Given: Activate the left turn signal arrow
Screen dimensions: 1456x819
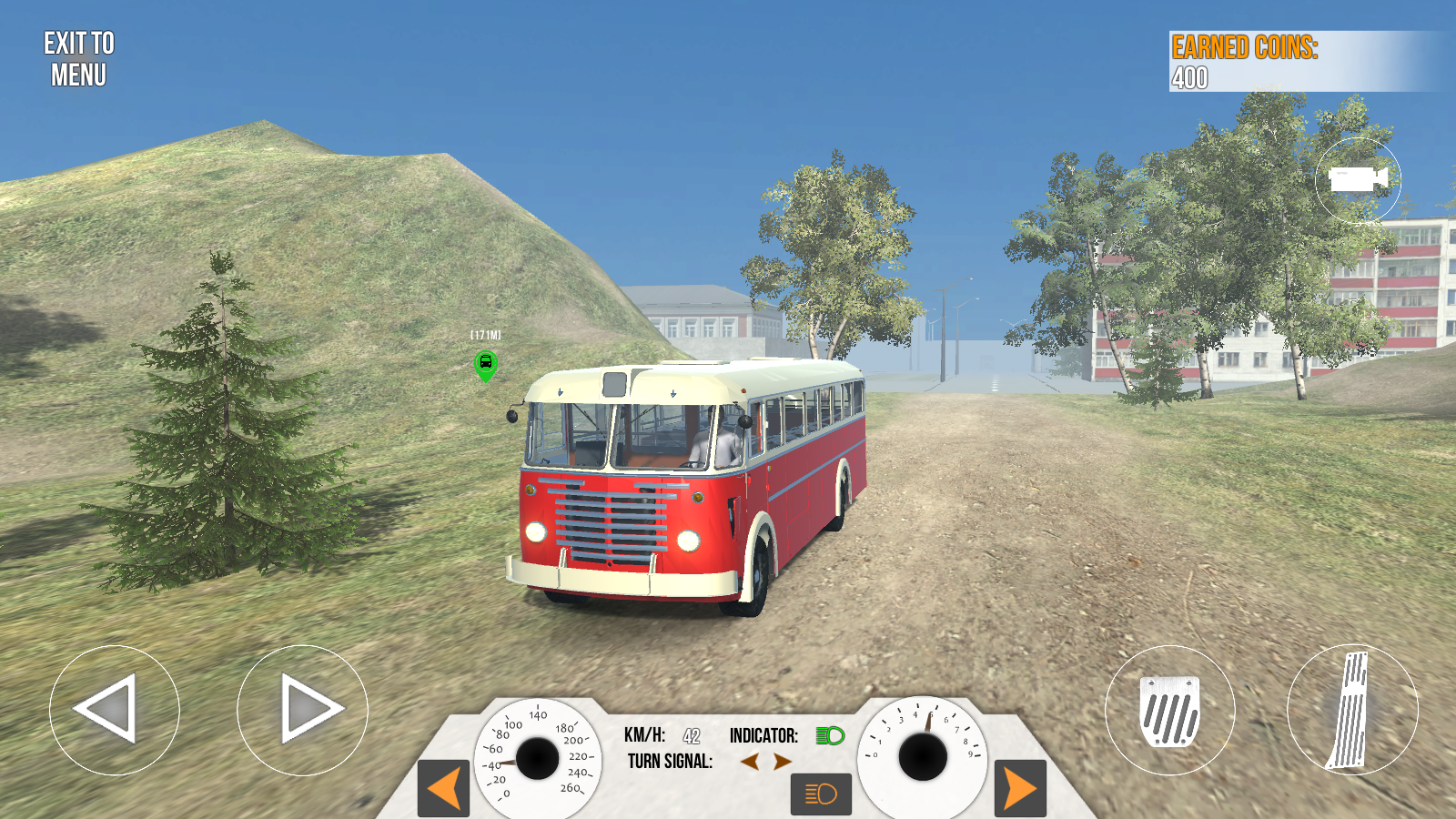Looking at the screenshot, I should 752,763.
